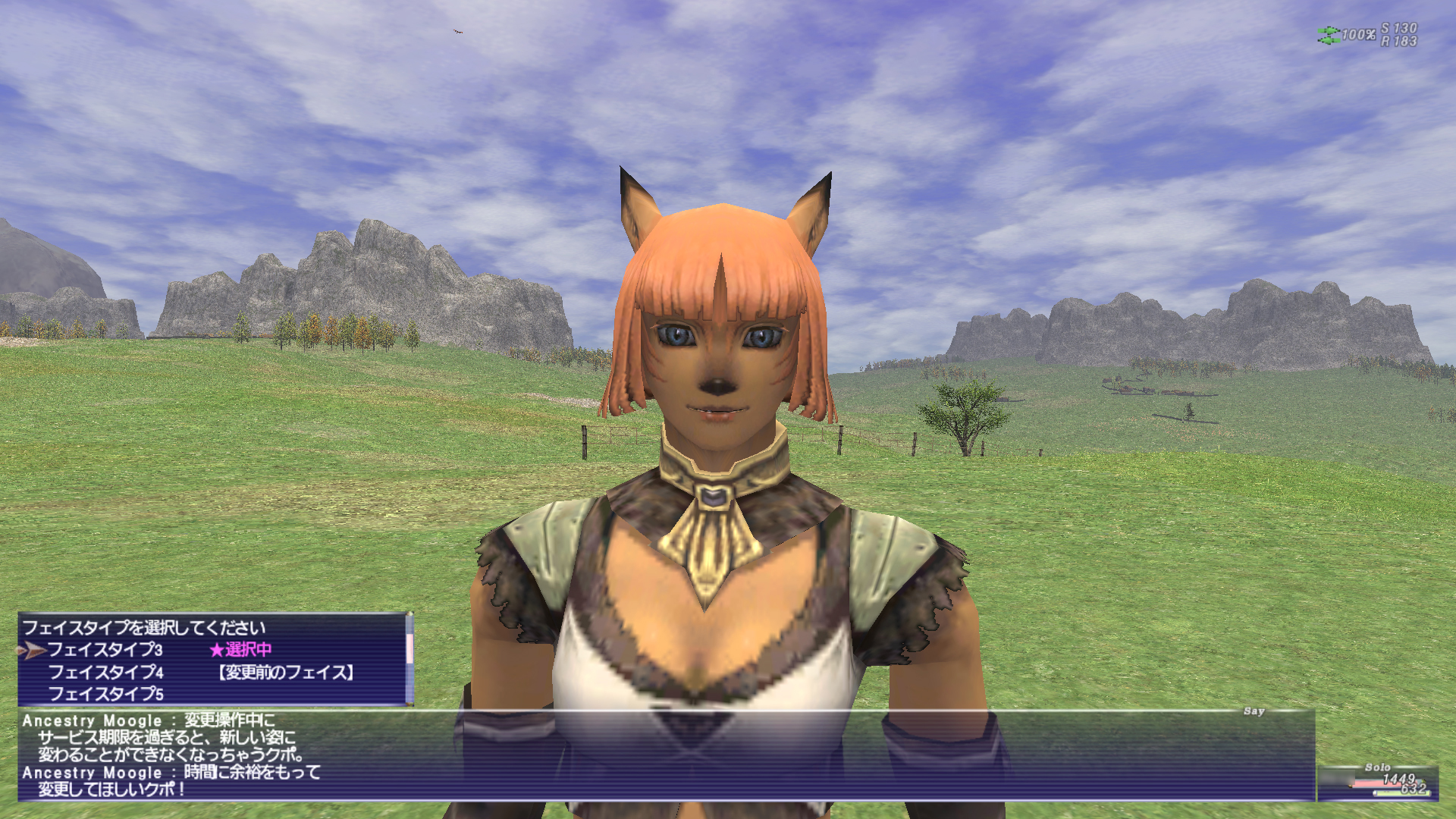
Task: Choose フェイスタイプ4, the pre-change face
Action: [106, 673]
